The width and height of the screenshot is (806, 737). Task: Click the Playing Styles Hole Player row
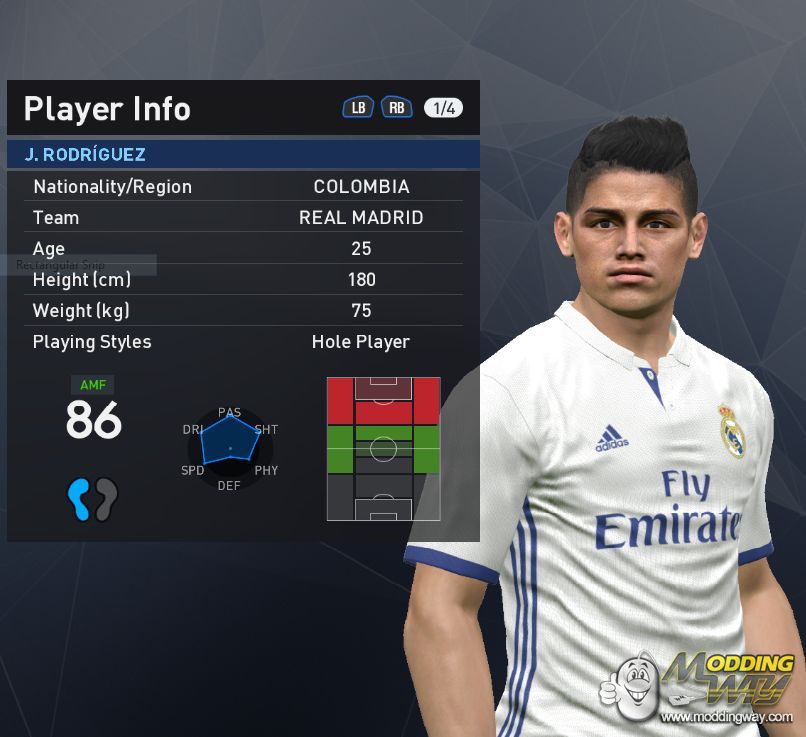coord(242,341)
